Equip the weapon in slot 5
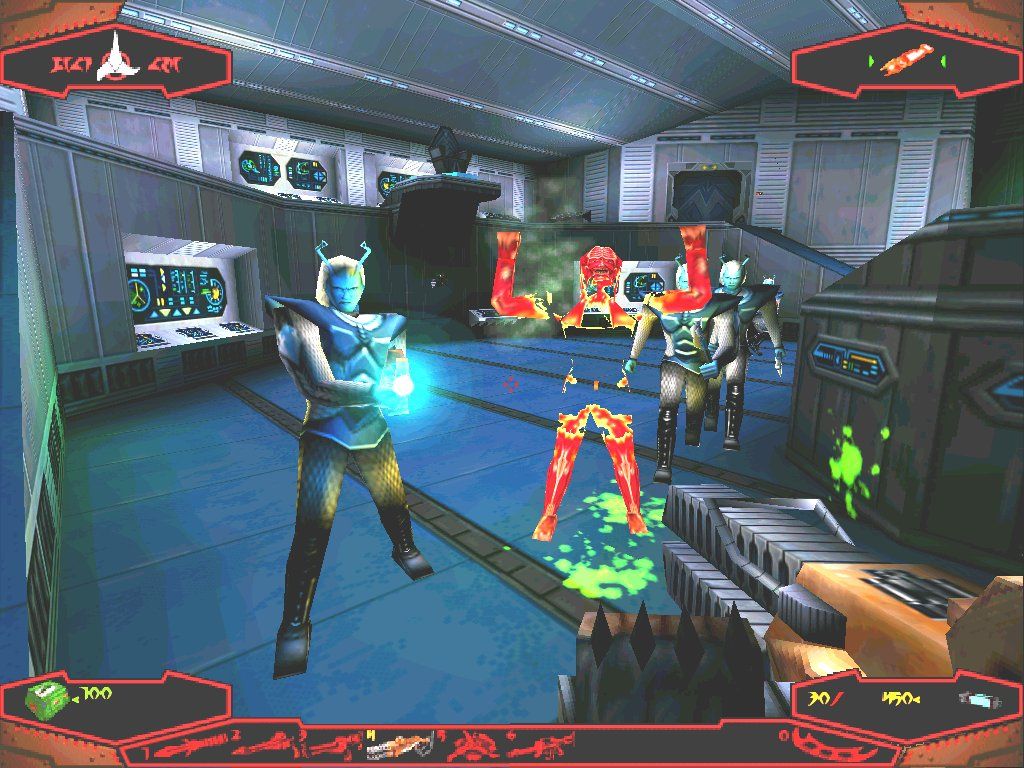Viewport: 1024px width, 768px height. [472, 746]
